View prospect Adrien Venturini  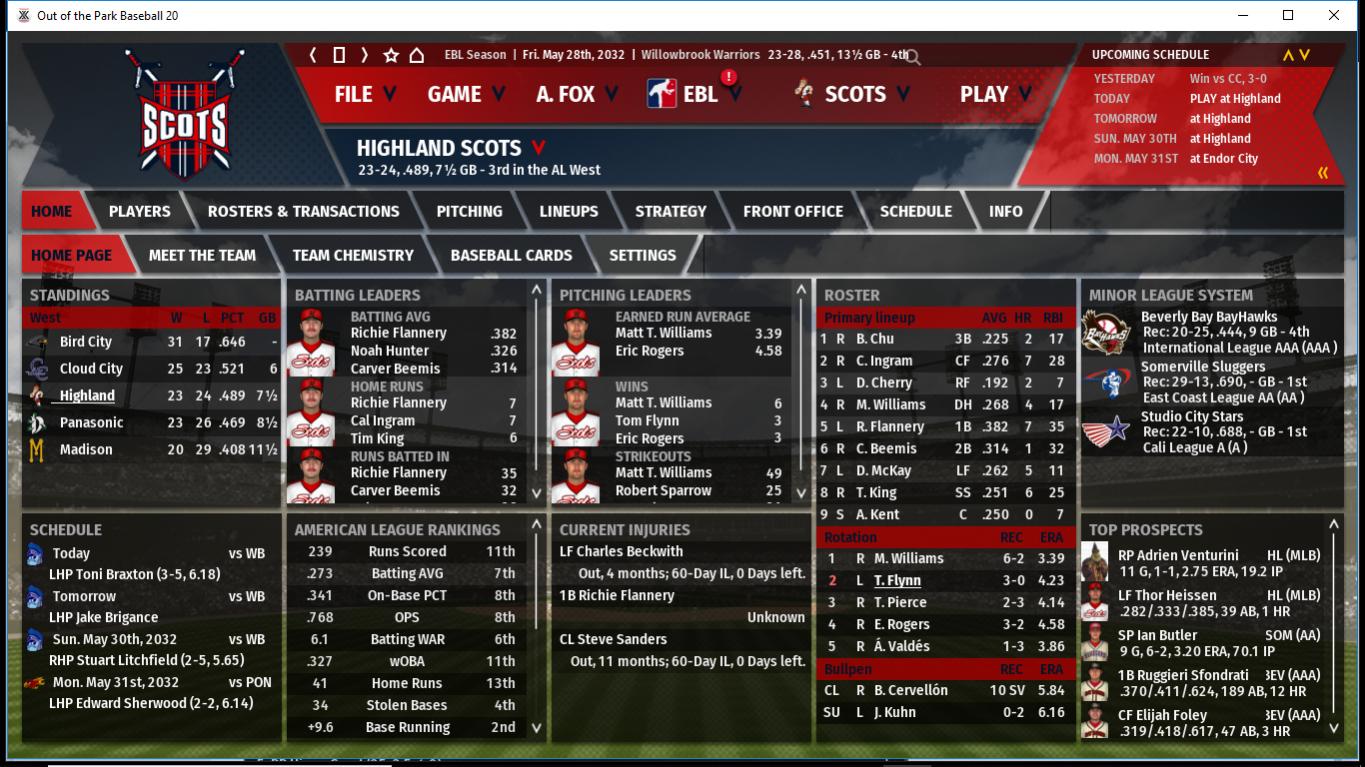(x=1180, y=555)
